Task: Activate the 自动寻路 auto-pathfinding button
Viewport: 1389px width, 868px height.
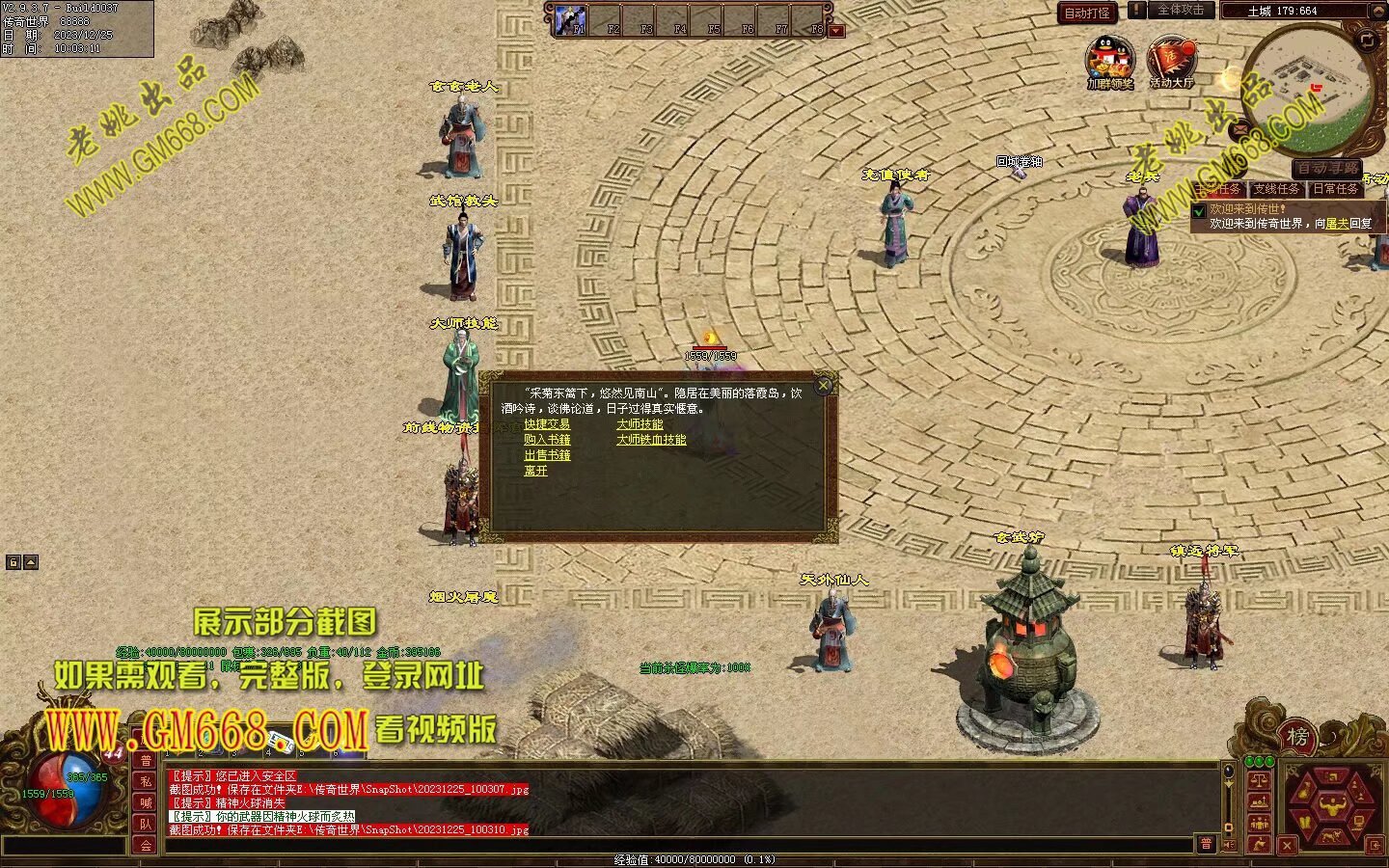Action: [1326, 169]
